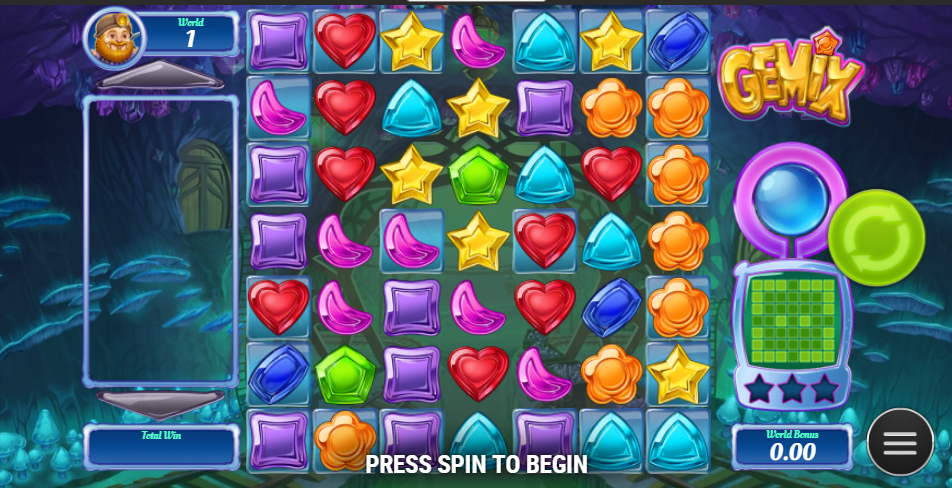Click the green world pattern grid
The width and height of the screenshot is (952, 488).
(792, 320)
